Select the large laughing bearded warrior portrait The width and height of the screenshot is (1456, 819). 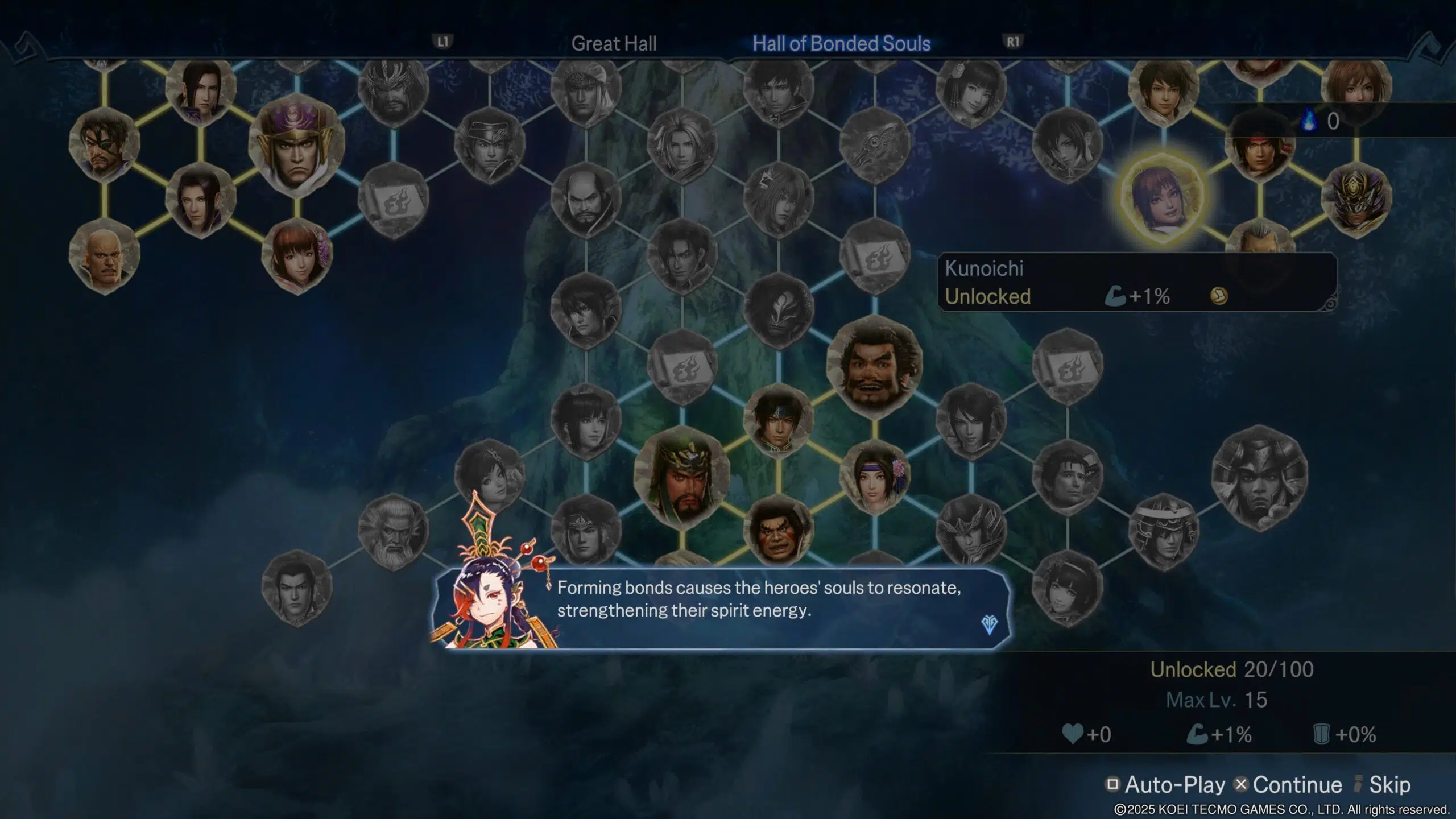point(874,365)
